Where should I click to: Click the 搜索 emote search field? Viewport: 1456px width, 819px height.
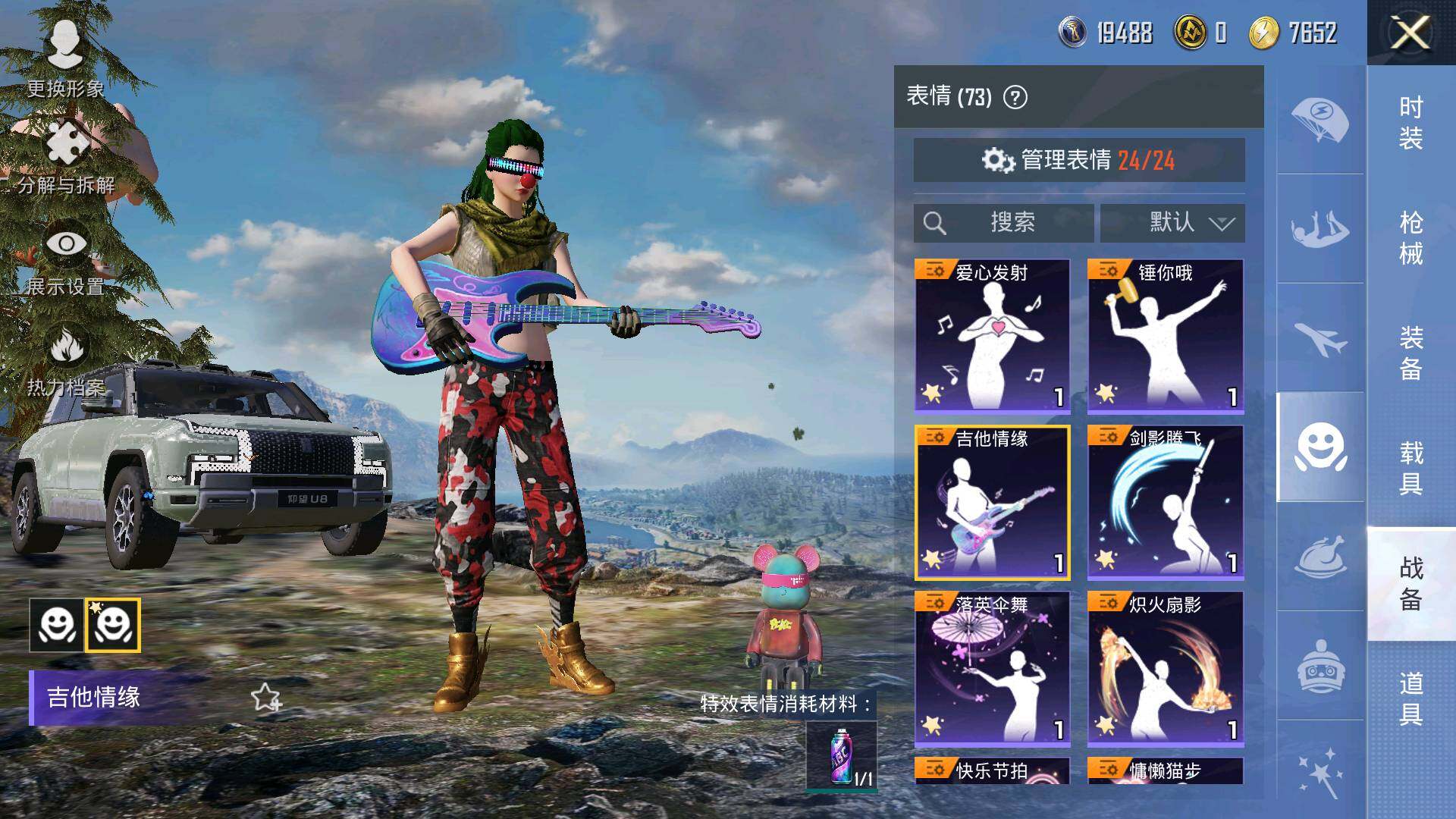[x=1003, y=223]
